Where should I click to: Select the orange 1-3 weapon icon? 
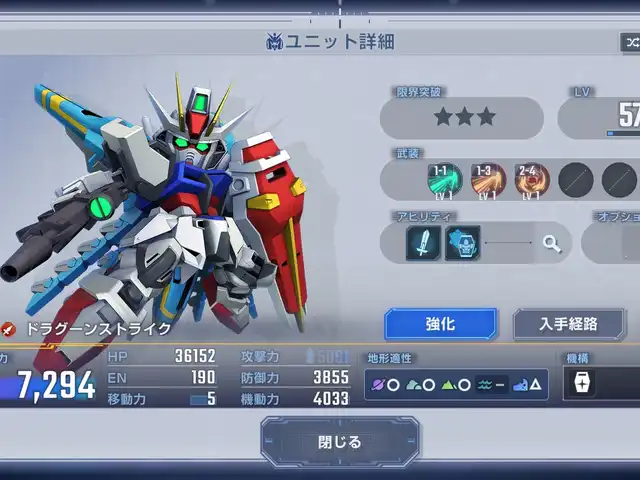pyautogui.click(x=489, y=180)
